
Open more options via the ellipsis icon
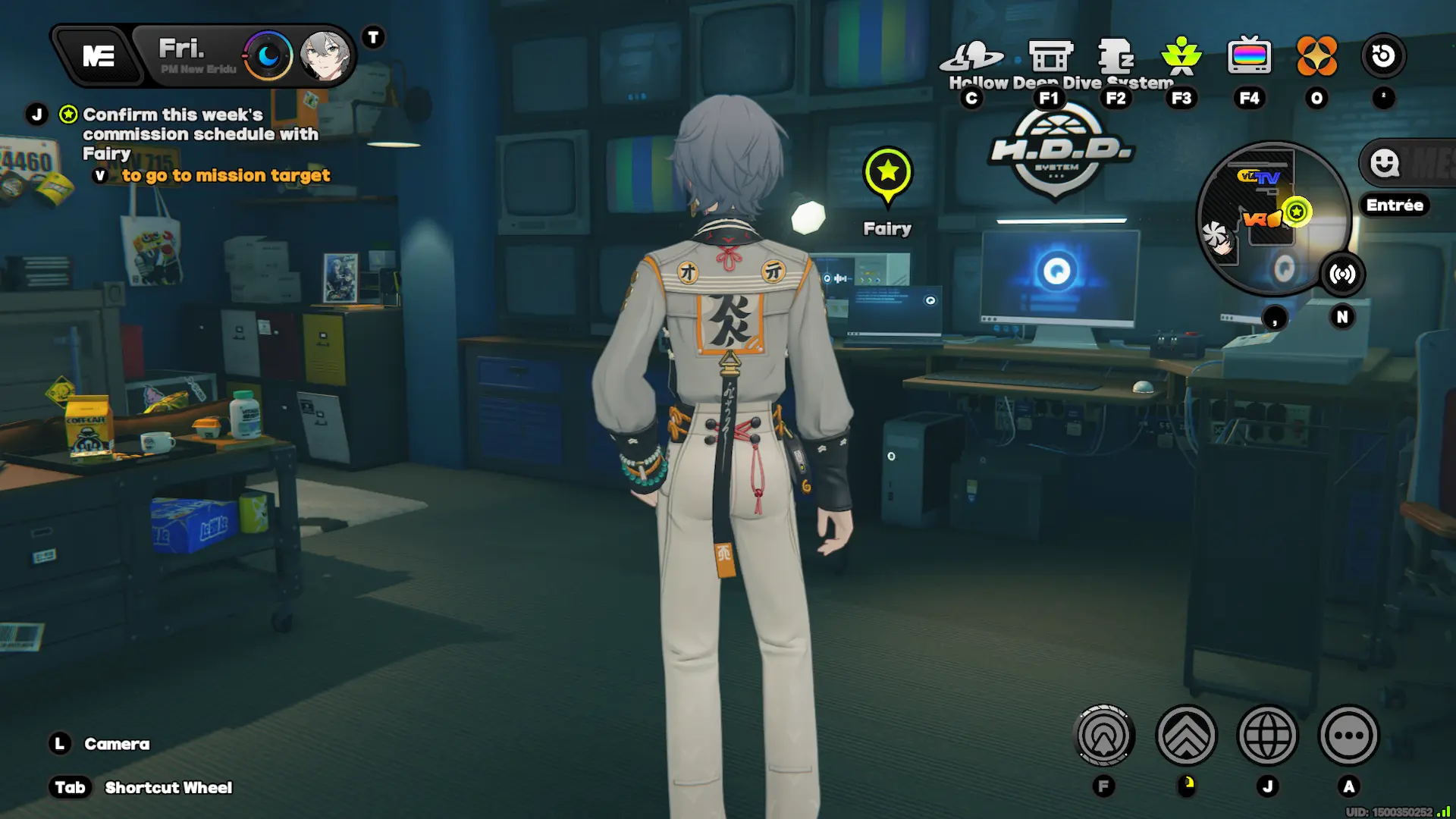point(1350,736)
